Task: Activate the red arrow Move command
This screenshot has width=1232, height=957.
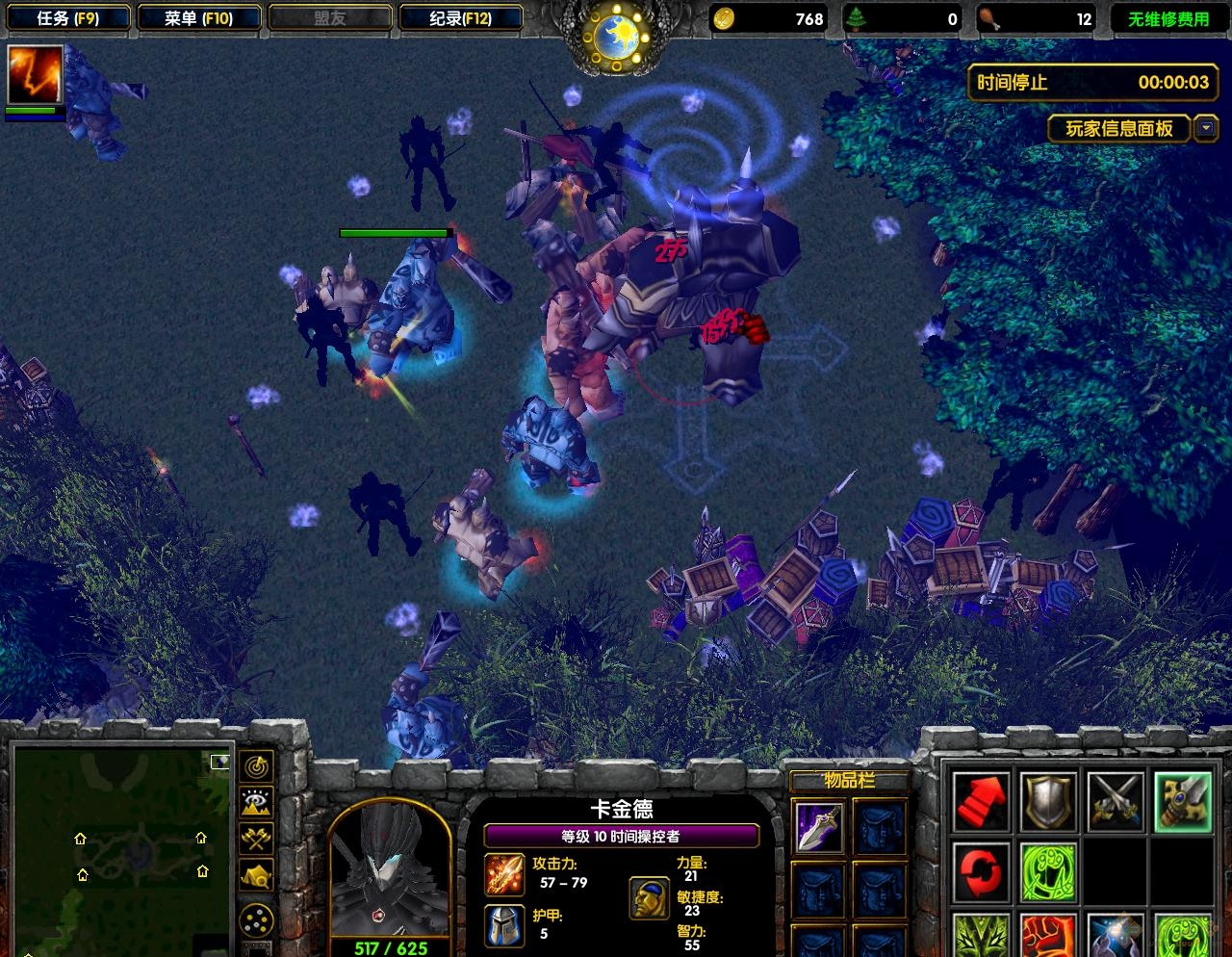Action: pos(981,801)
